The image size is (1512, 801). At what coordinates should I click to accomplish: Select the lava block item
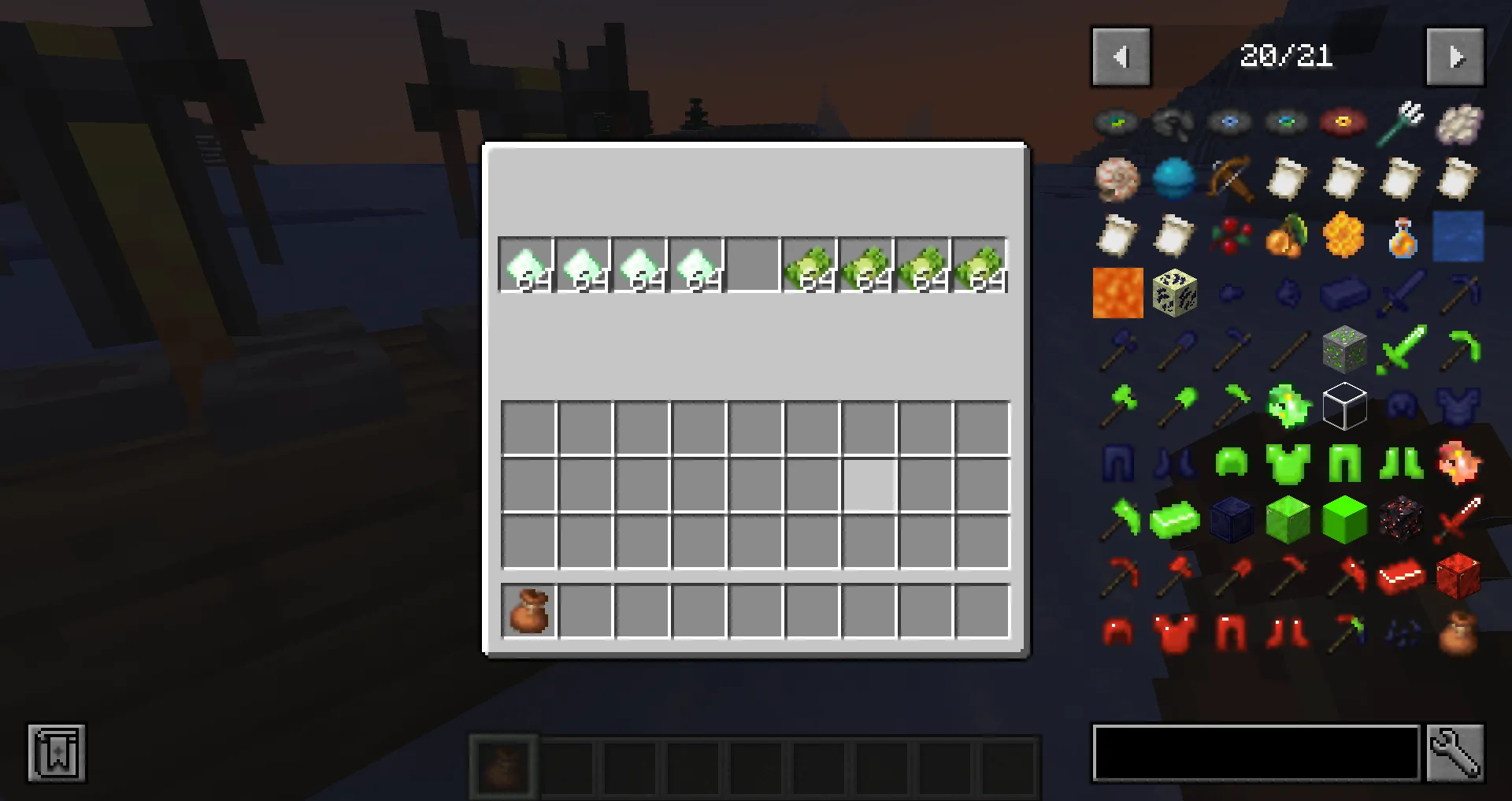pos(1117,293)
